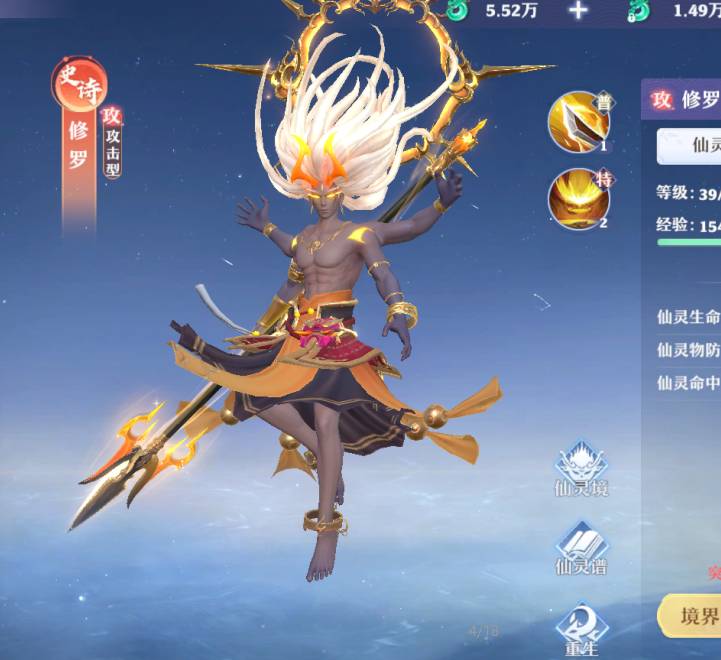Open the 仙灵境 menu
721x660 pixels.
[x=582, y=468]
